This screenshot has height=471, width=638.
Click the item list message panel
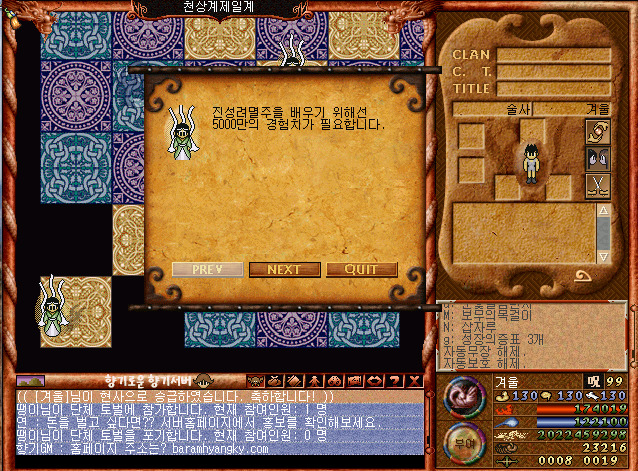532,336
